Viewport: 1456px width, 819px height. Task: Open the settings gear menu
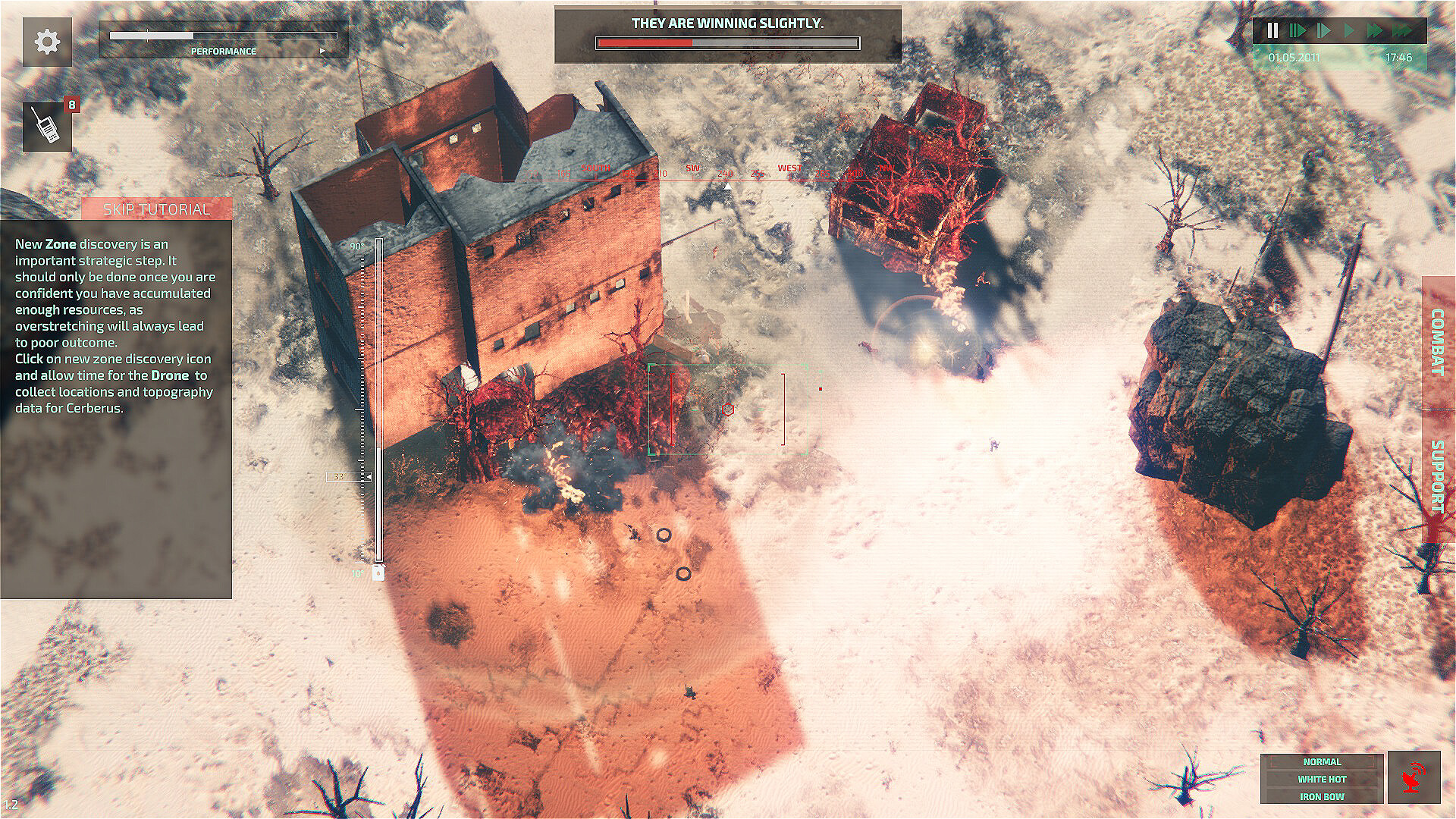48,42
